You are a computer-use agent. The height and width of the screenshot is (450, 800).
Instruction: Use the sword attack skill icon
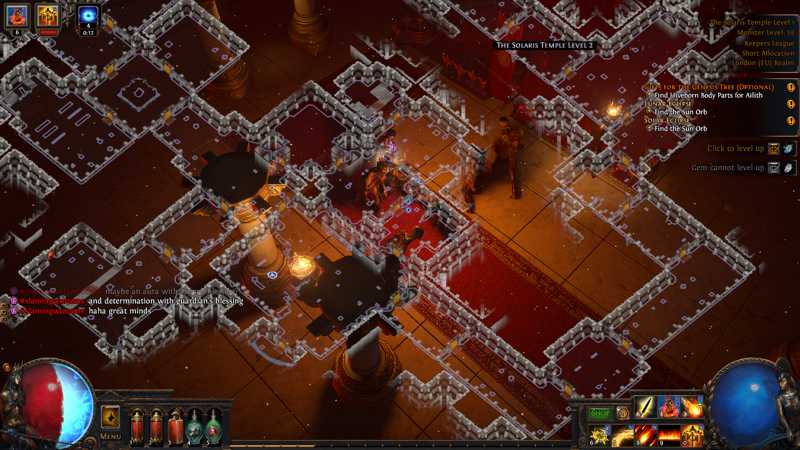[x=646, y=407]
